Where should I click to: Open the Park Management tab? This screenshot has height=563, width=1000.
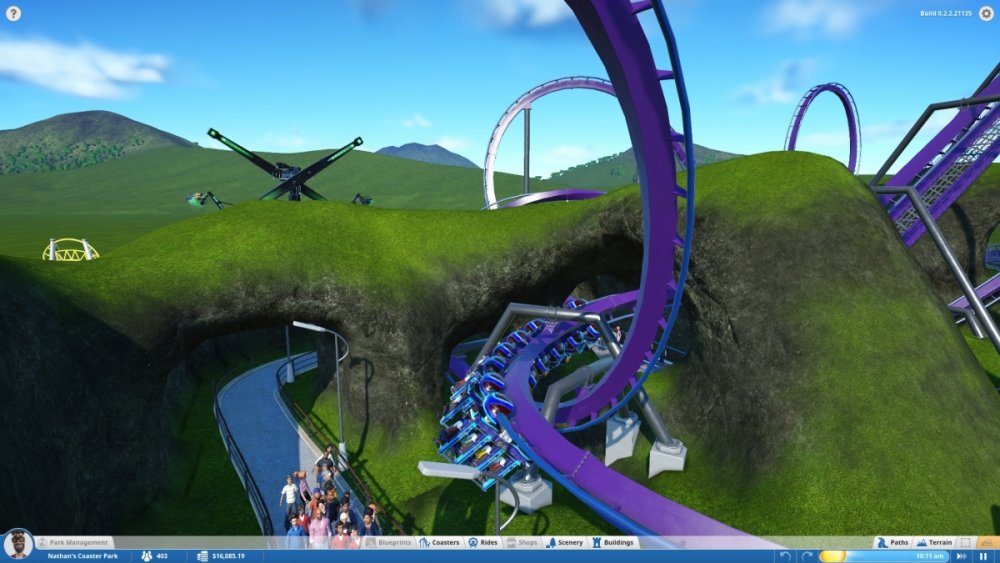(x=72, y=542)
